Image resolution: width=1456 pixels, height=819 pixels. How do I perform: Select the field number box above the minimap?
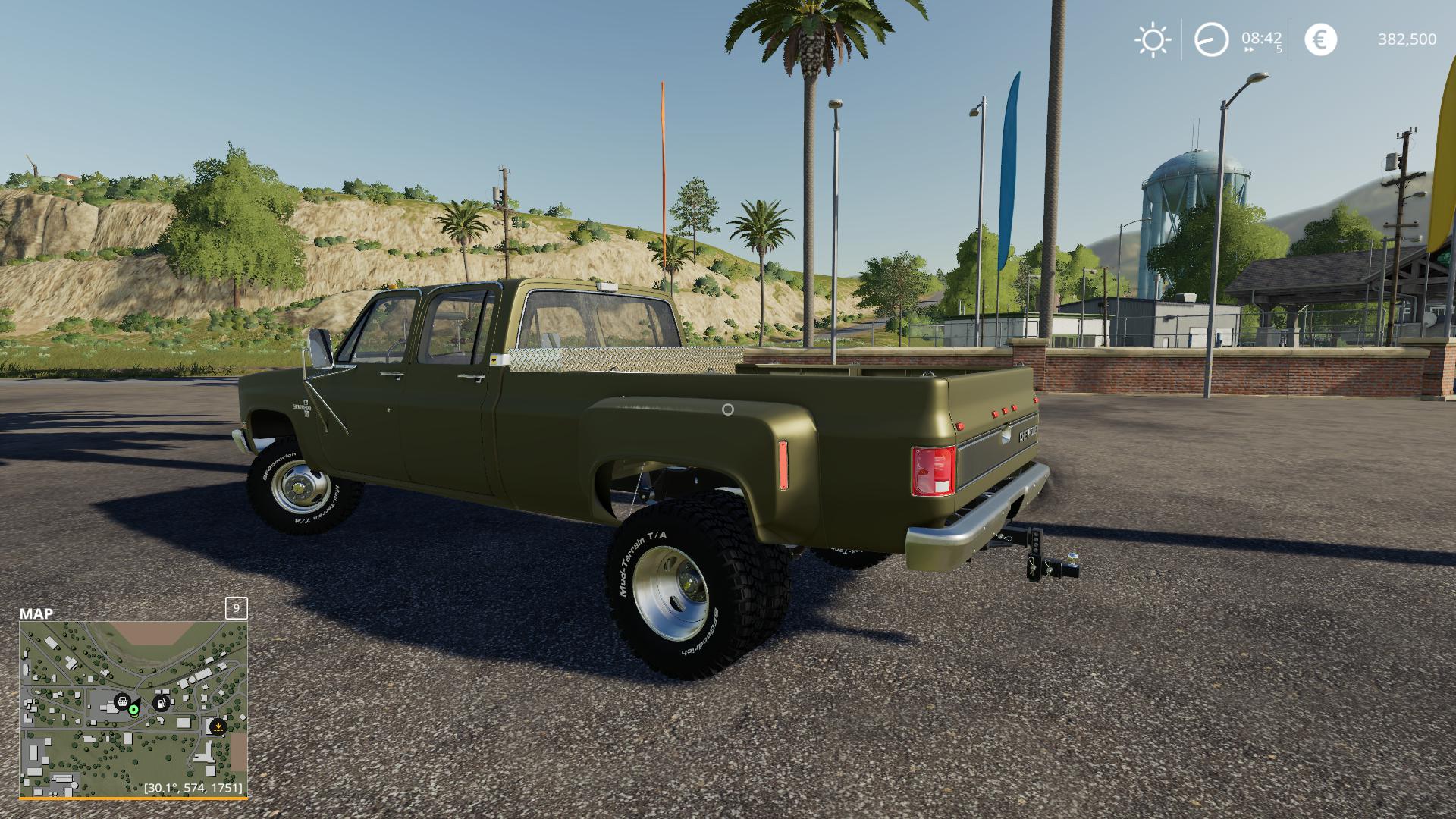[x=236, y=609]
